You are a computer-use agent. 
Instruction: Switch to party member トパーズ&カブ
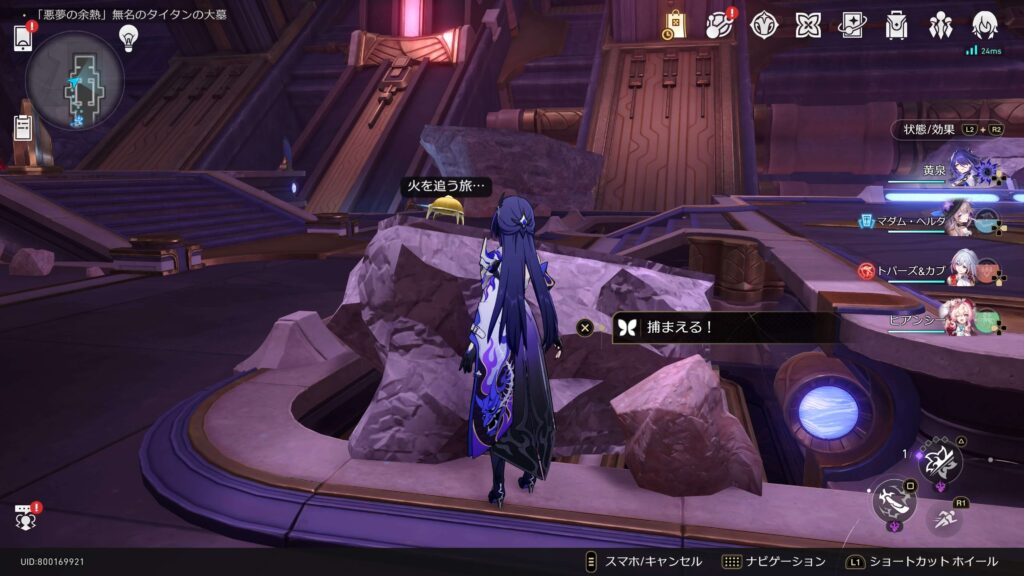coord(961,268)
